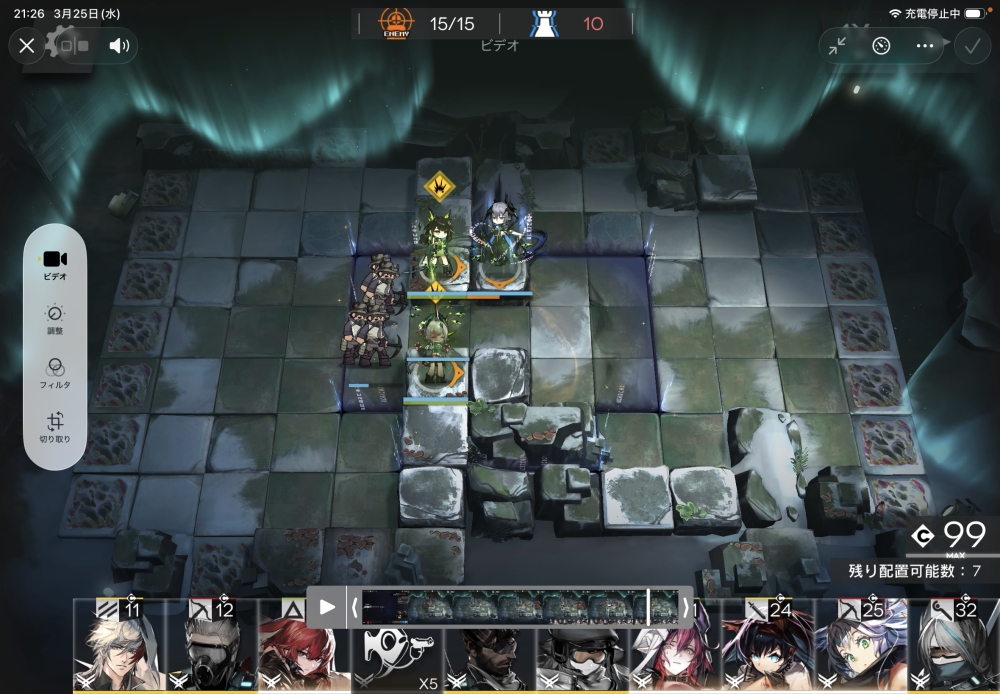This screenshot has width=1000, height=694.
Task: Open the three-dot more options menu
Action: tap(925, 45)
